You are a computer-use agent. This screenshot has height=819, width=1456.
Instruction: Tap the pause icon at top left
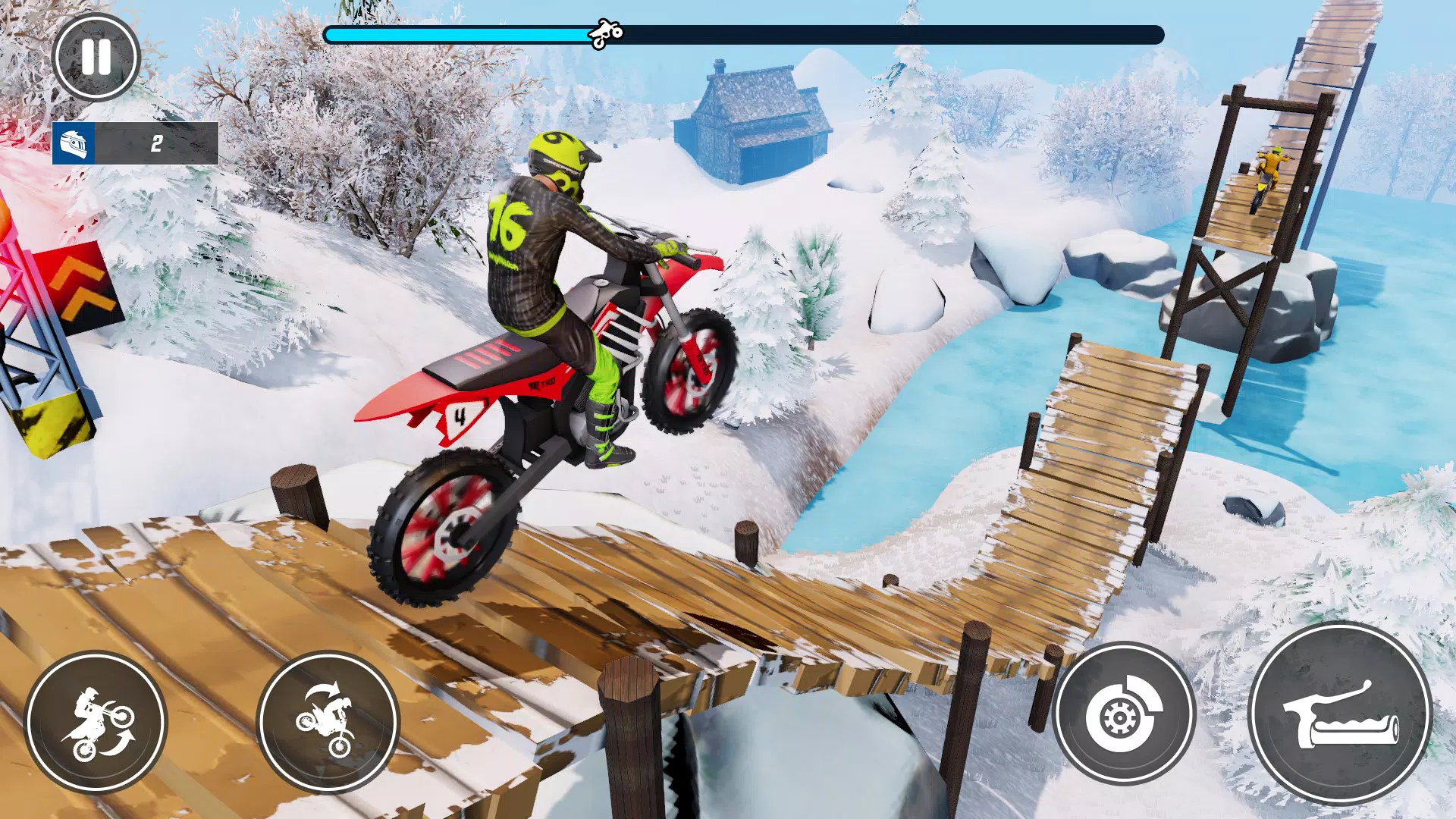96,58
